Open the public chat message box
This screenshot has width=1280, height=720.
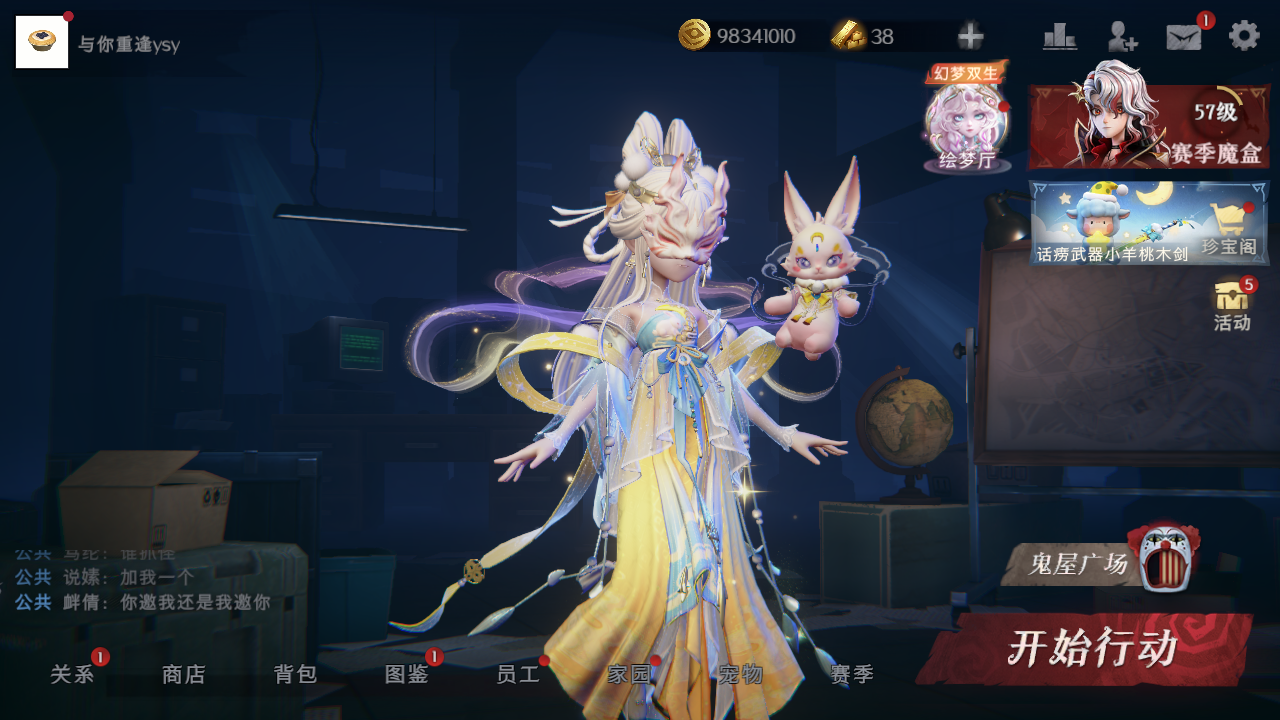tap(150, 580)
